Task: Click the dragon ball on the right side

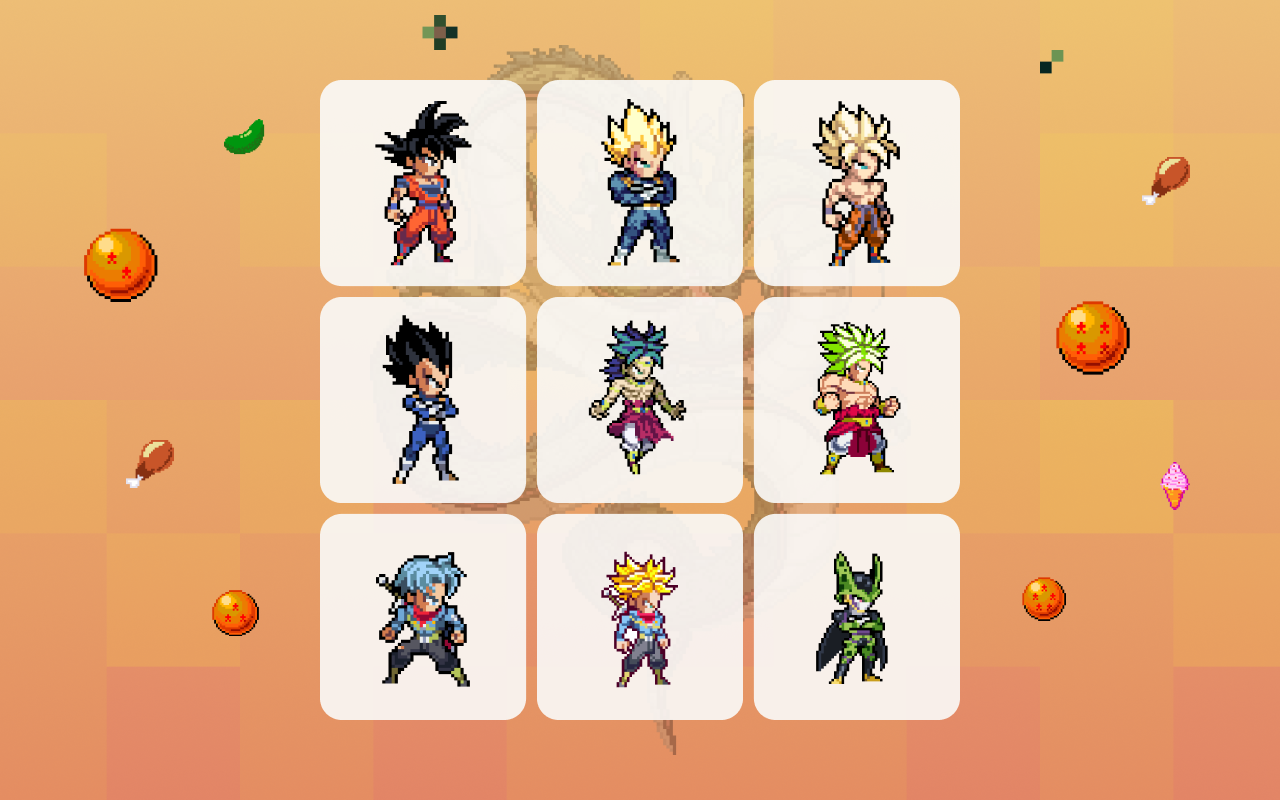Action: click(x=1093, y=338)
